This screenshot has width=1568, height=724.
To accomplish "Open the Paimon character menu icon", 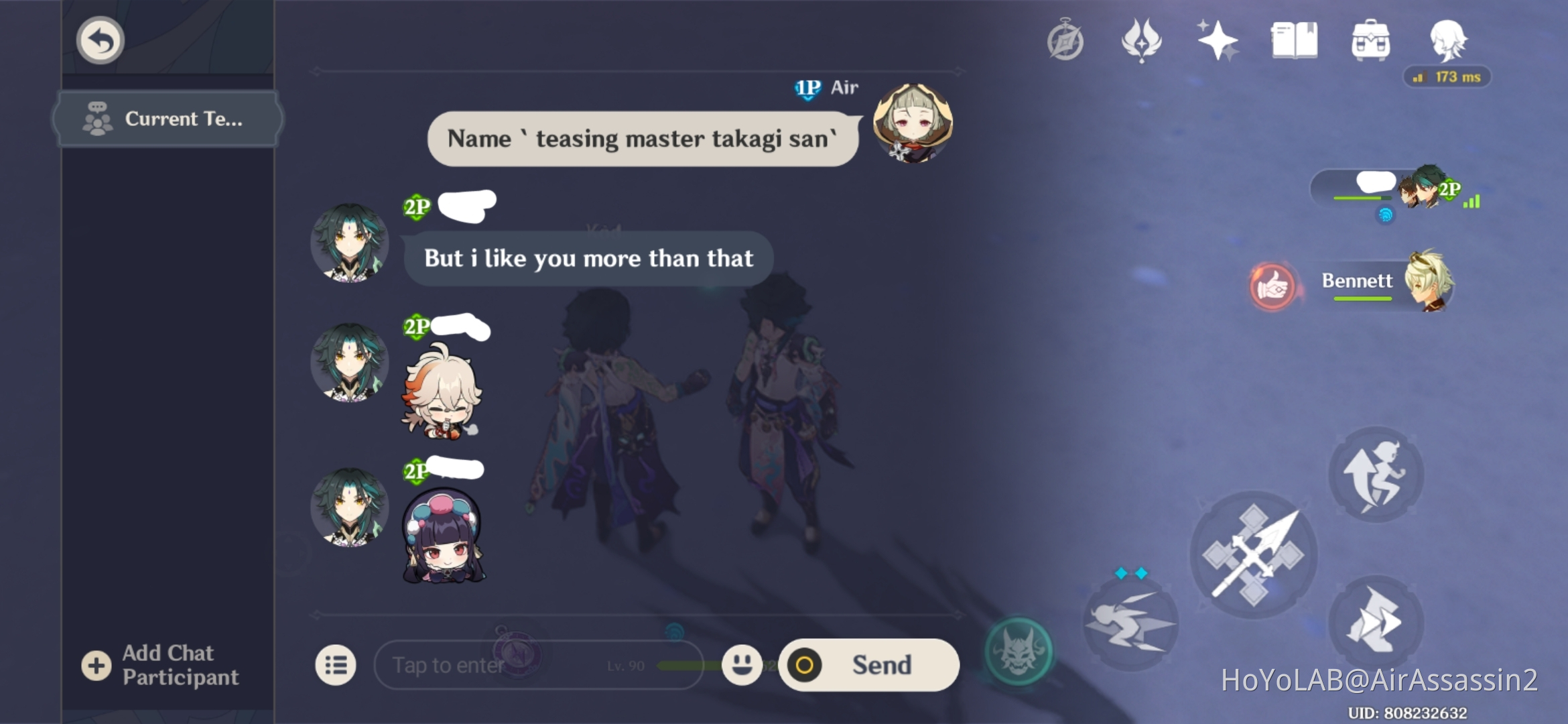I will click(1447, 40).
